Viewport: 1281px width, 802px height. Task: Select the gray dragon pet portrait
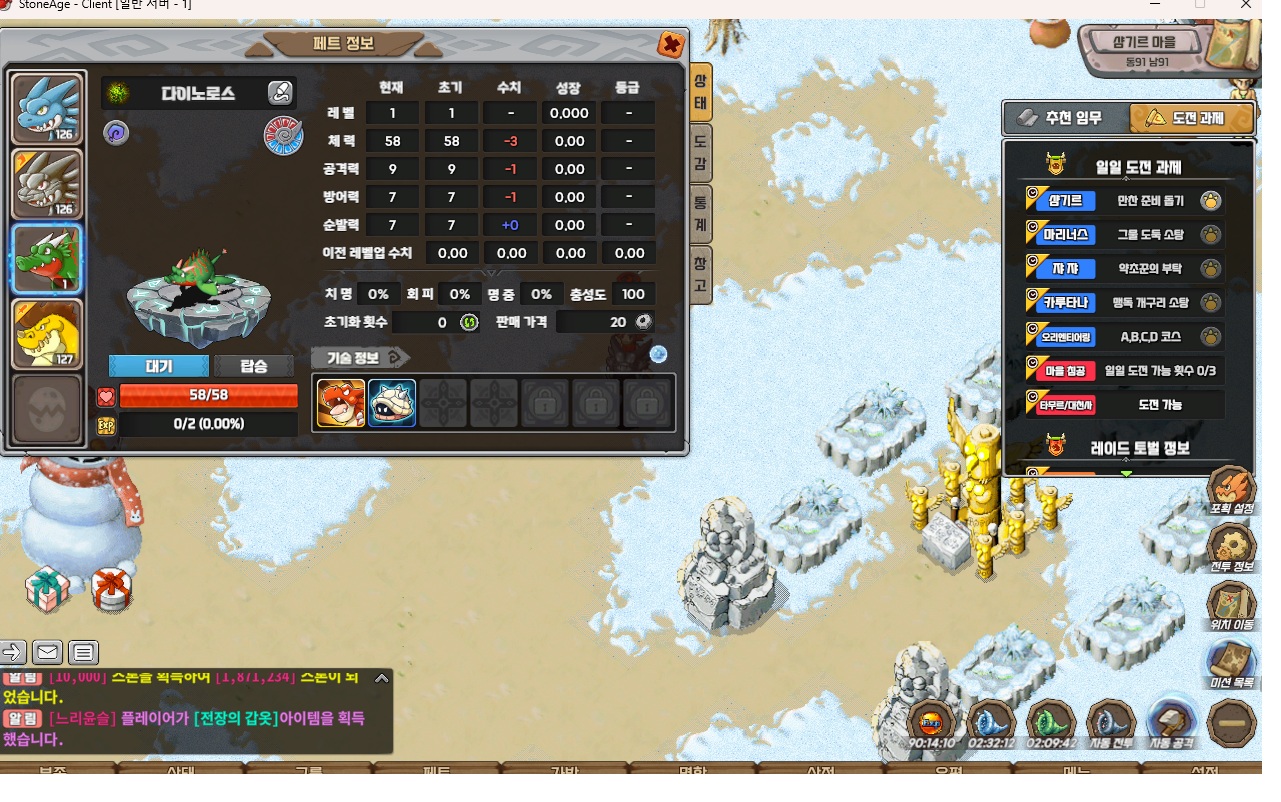point(47,183)
